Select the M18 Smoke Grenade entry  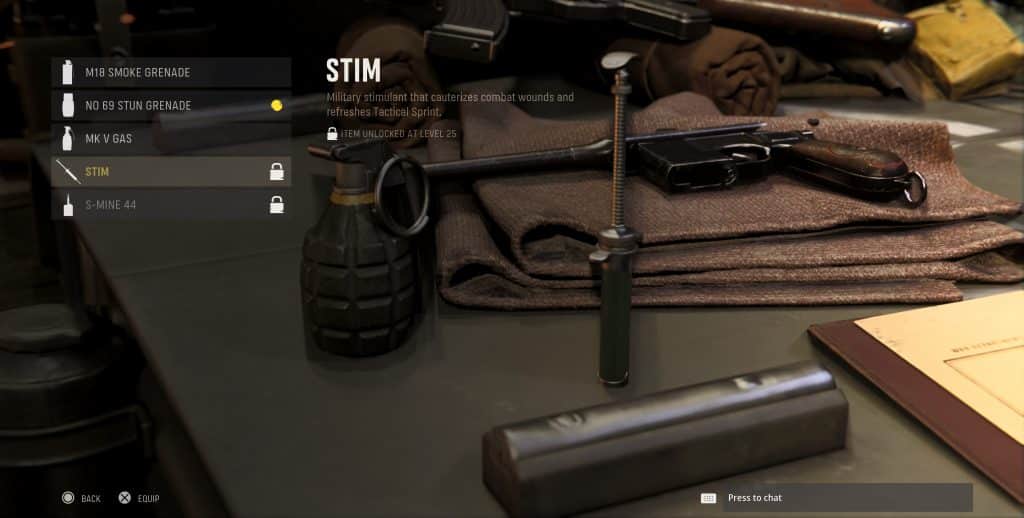[x=170, y=72]
